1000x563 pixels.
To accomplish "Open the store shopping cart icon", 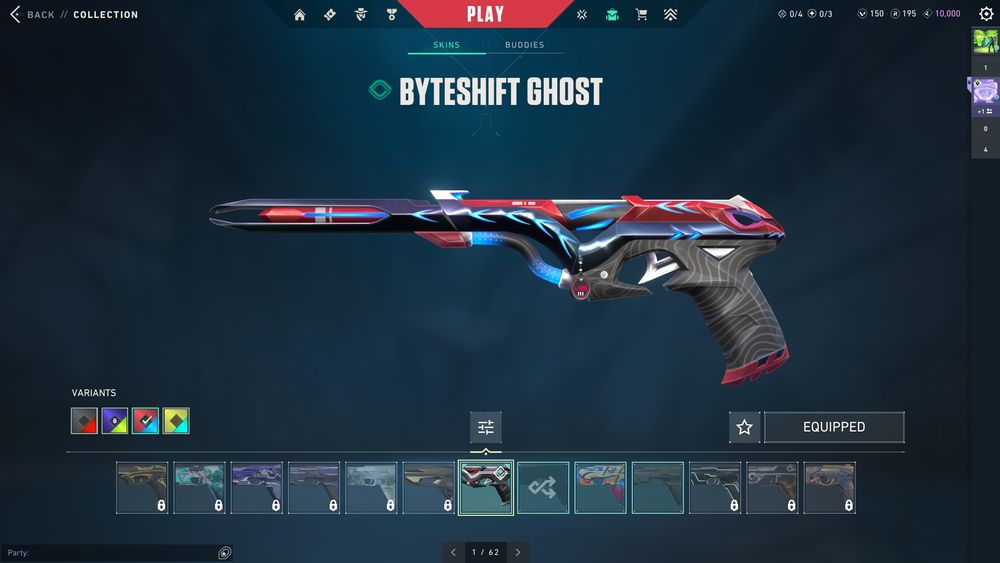I will (x=641, y=15).
